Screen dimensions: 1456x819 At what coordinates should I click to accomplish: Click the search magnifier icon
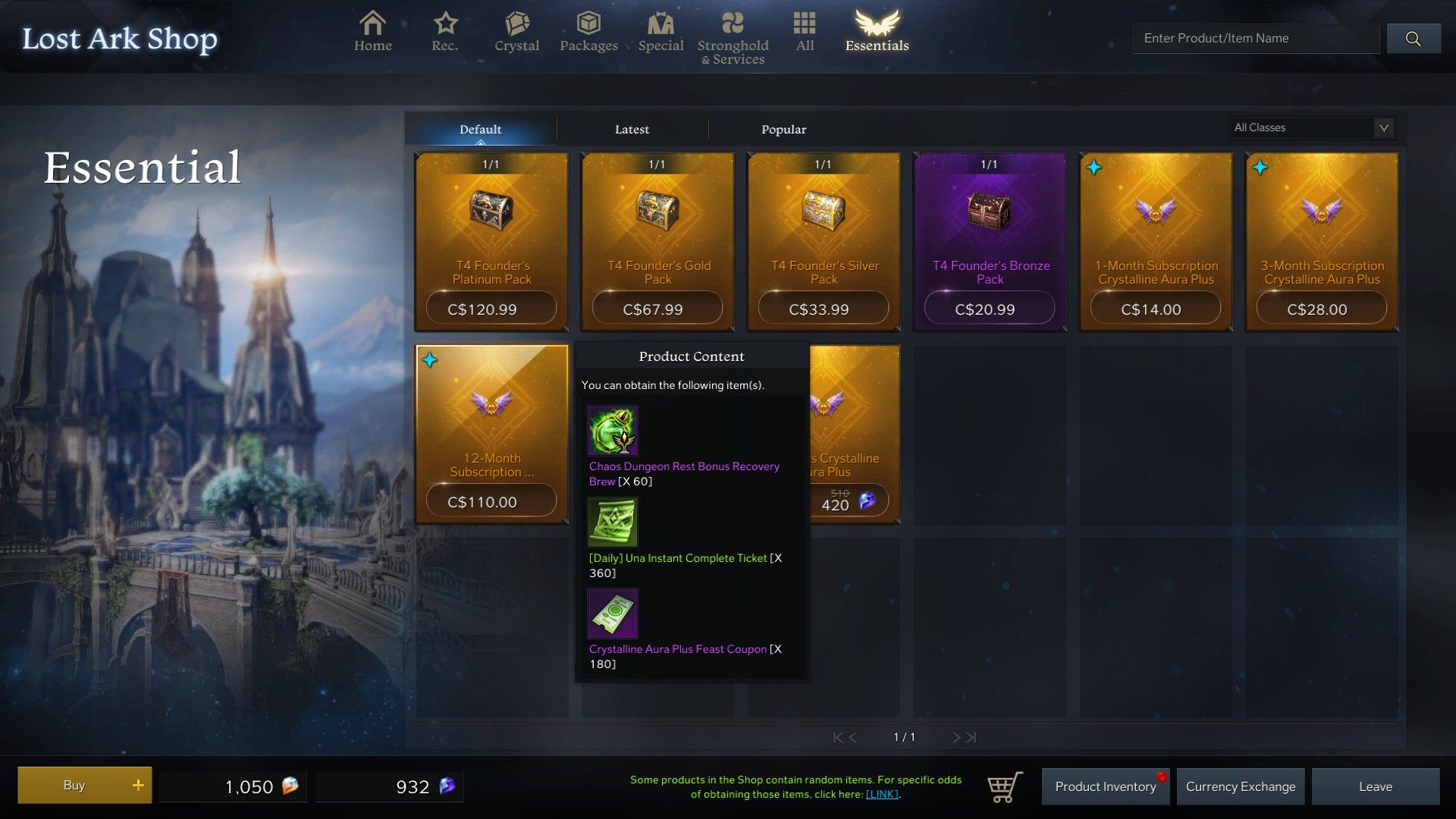click(1414, 38)
